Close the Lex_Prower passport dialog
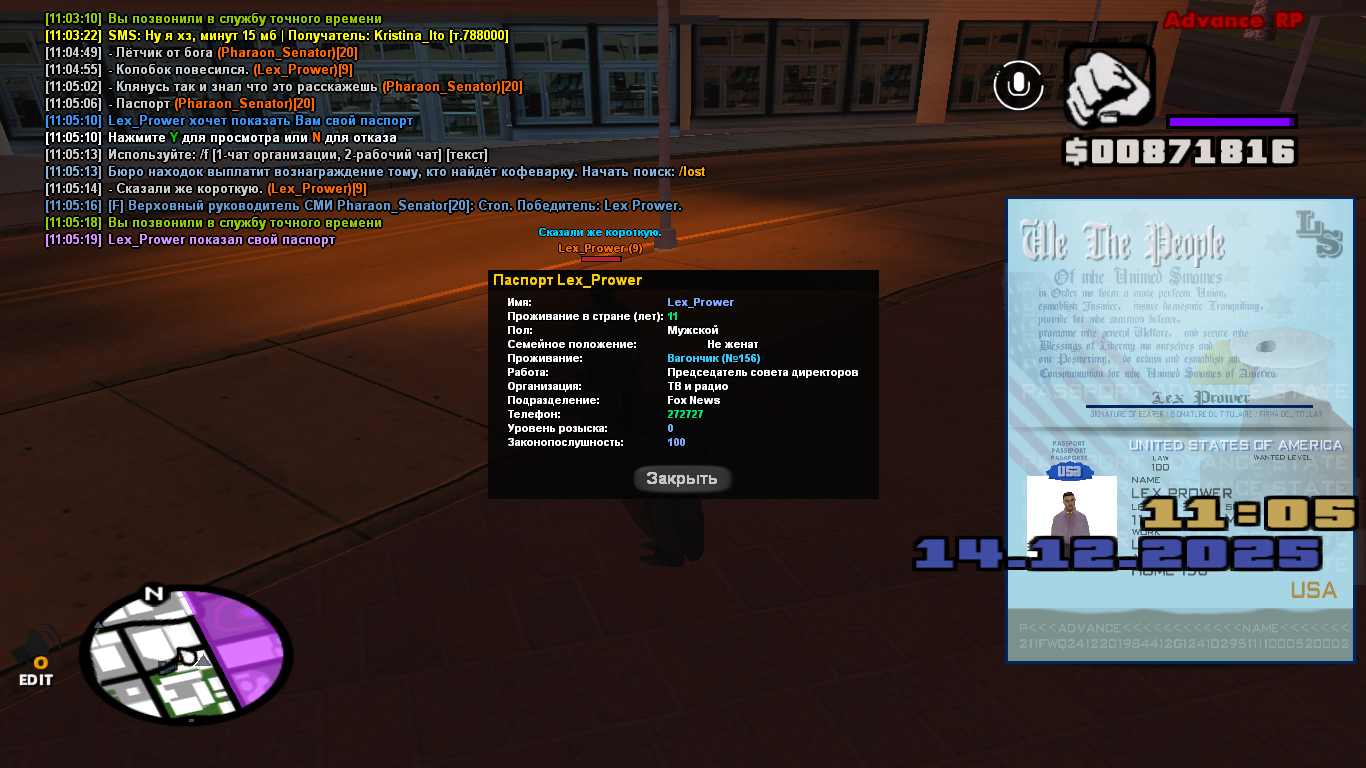Viewport: 1366px width, 768px height. [x=682, y=478]
